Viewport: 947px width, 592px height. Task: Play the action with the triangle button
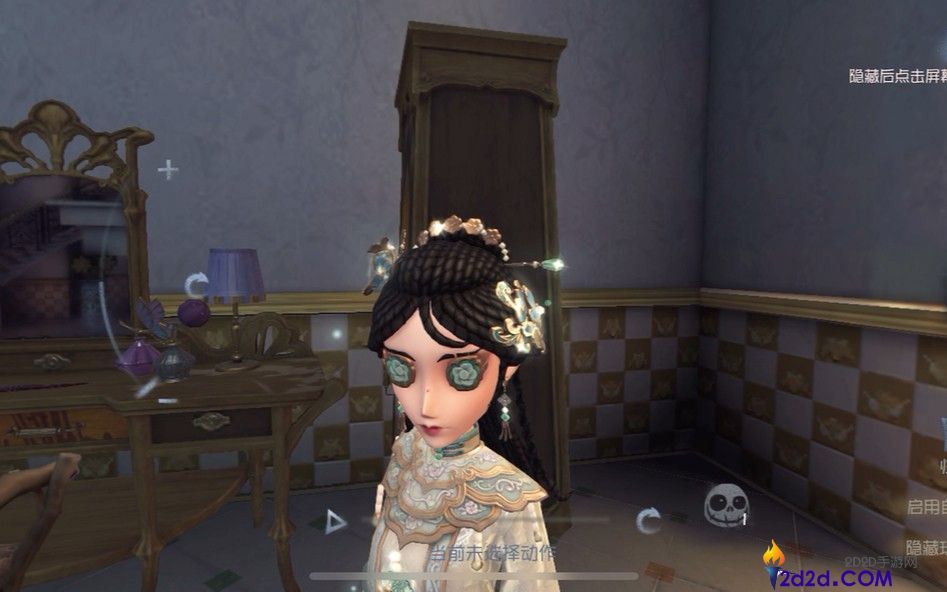(x=336, y=520)
